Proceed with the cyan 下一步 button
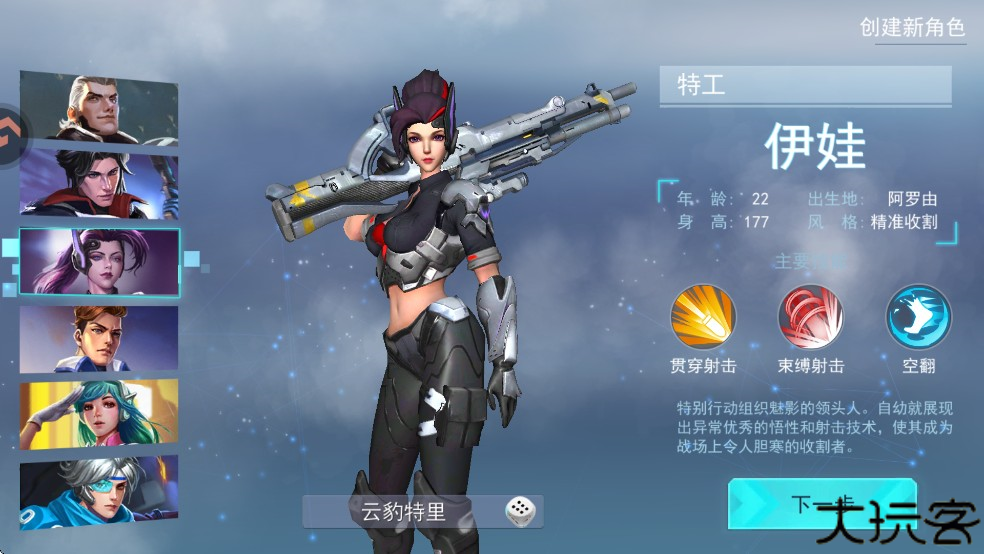Image resolution: width=984 pixels, height=554 pixels. coord(800,503)
